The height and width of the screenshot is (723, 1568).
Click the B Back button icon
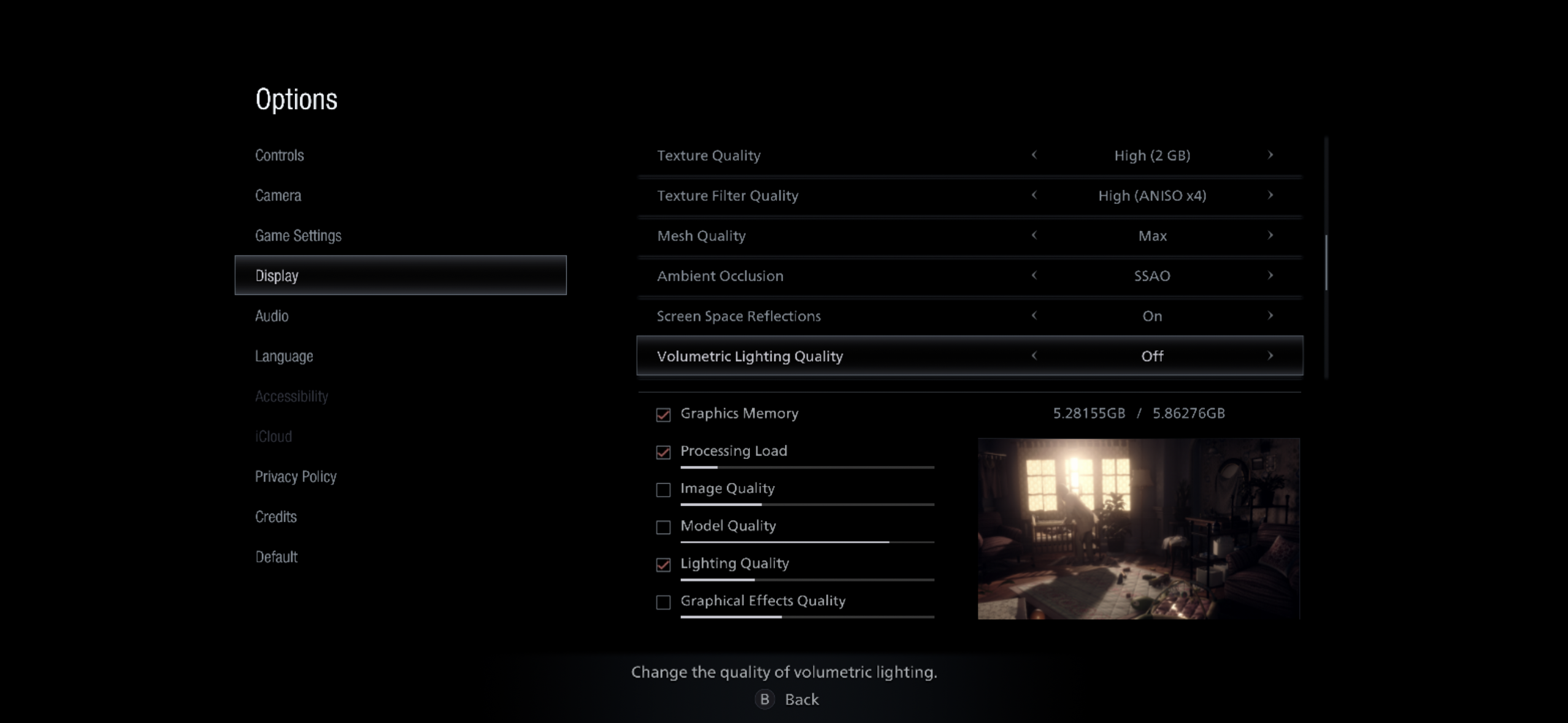[764, 699]
